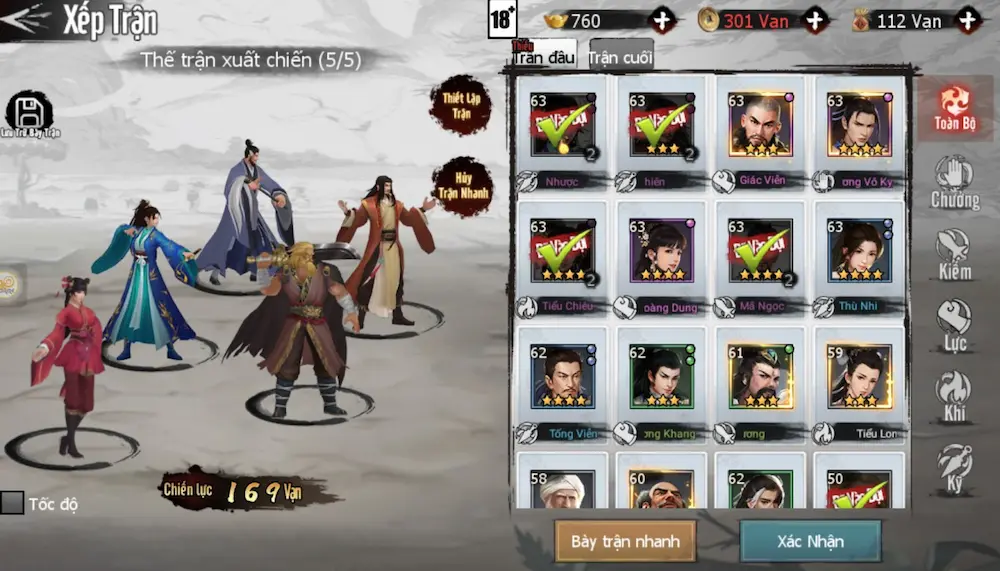
Task: Add gold ingots with plus button
Action: tap(662, 20)
